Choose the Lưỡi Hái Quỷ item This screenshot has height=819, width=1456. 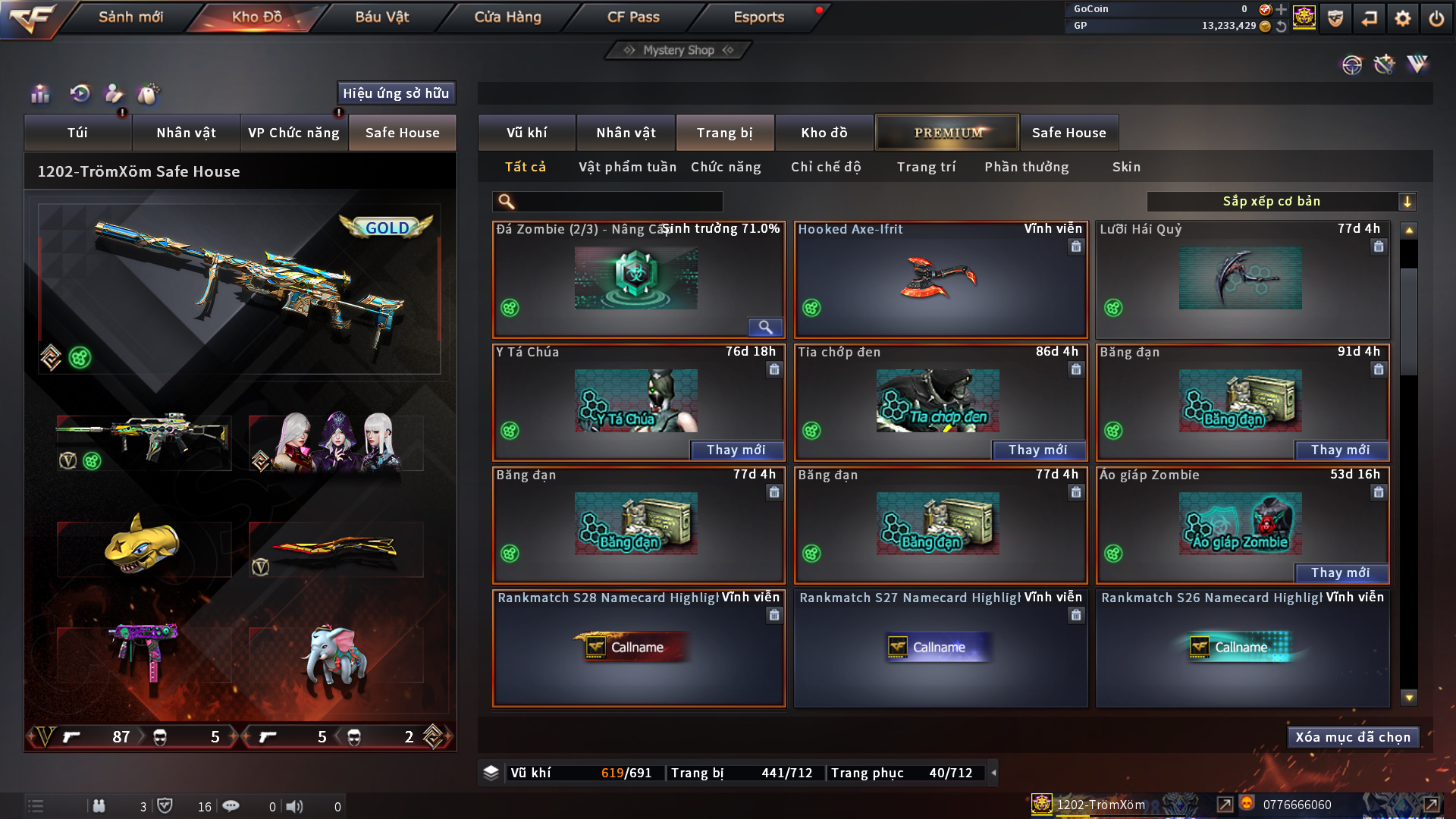coord(1242,281)
